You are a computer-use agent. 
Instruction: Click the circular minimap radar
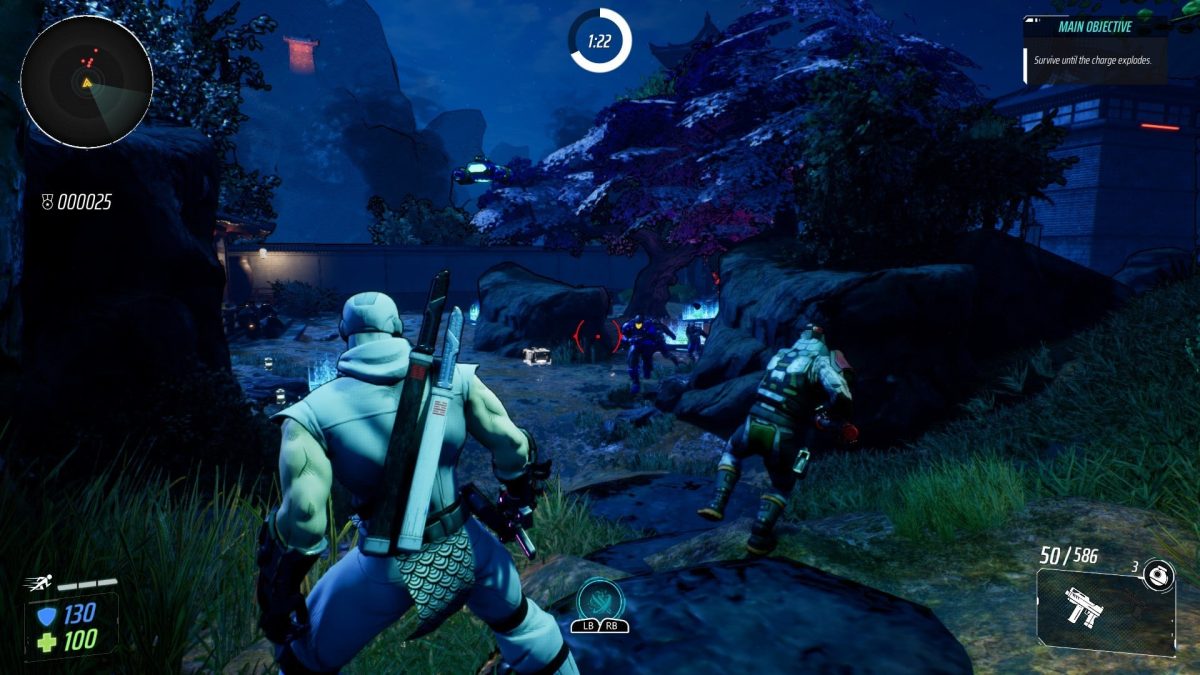coord(86,82)
